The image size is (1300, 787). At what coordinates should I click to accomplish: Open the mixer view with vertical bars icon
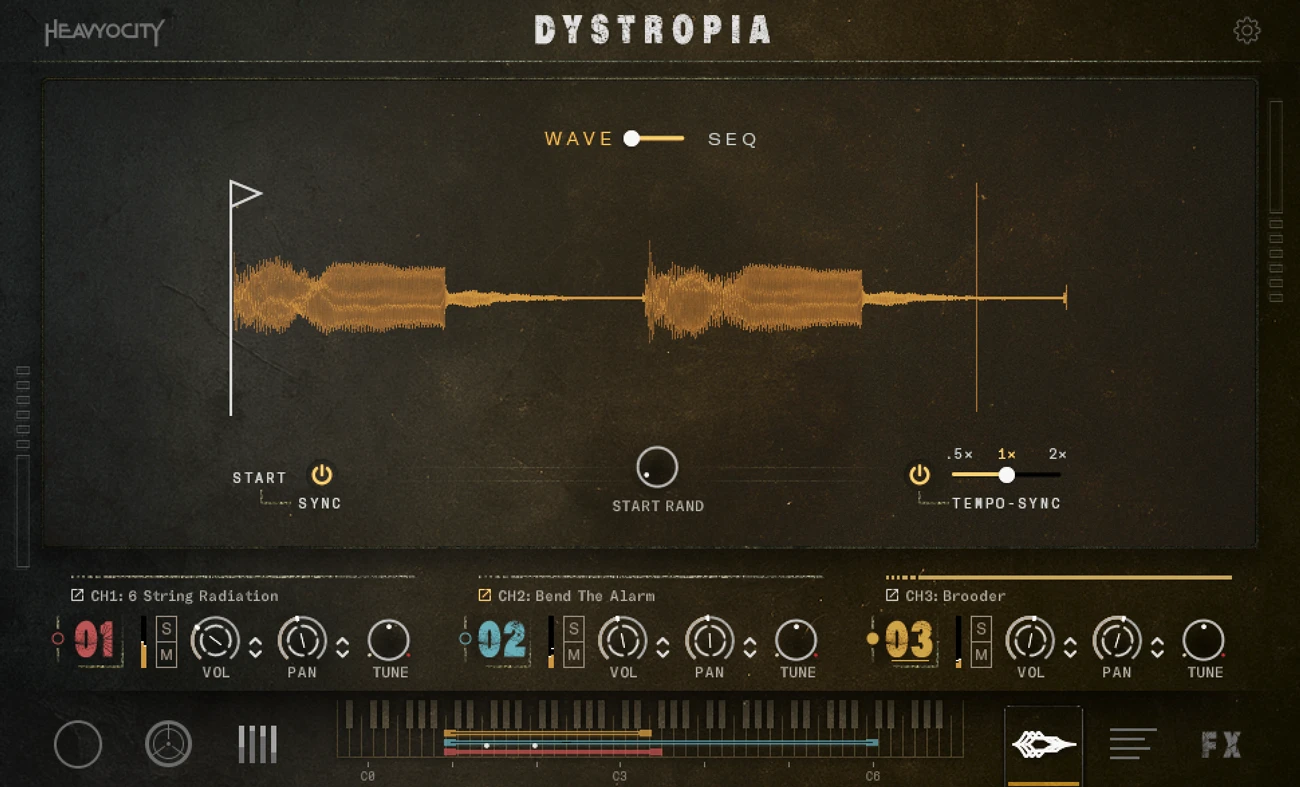[x=256, y=744]
